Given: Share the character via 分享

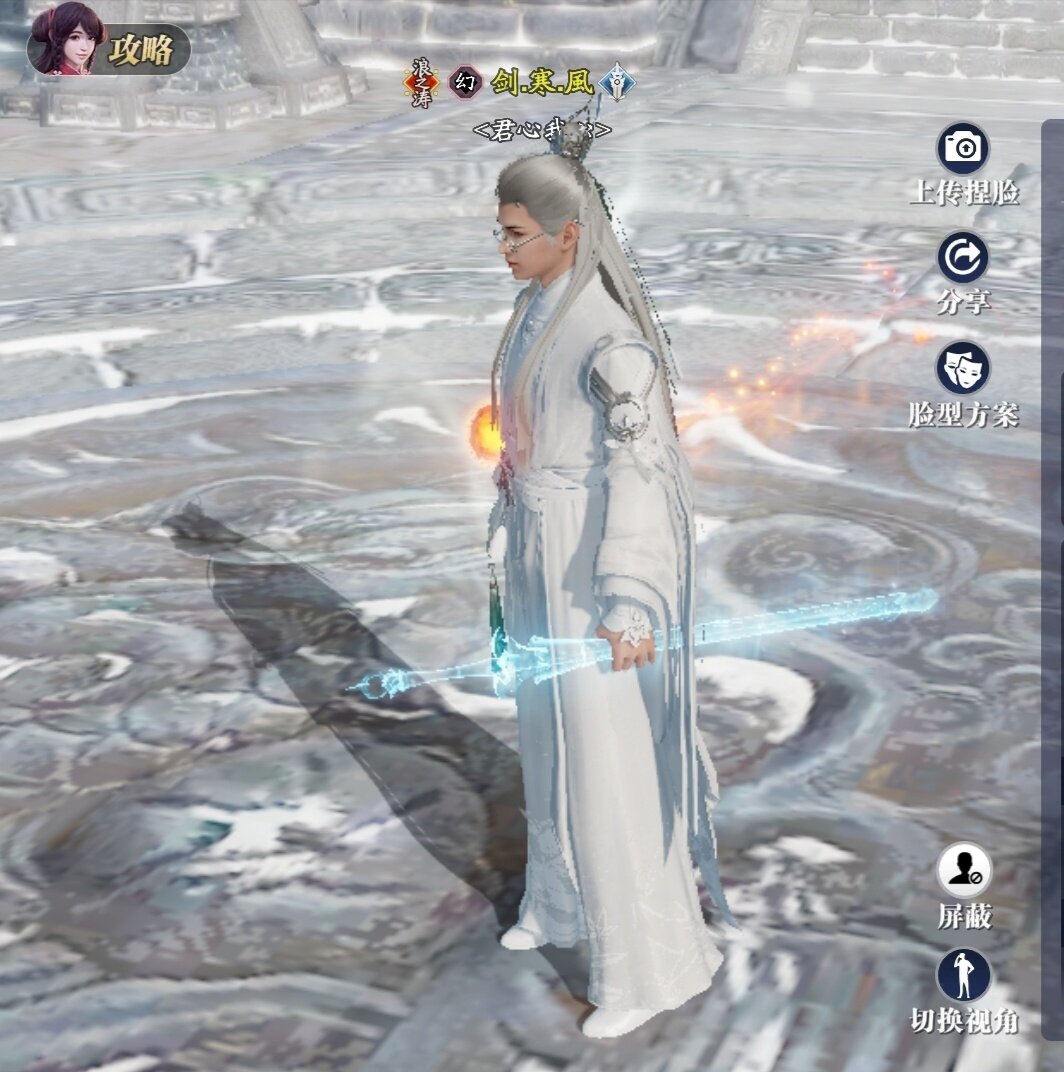Looking at the screenshot, I should point(963,258).
